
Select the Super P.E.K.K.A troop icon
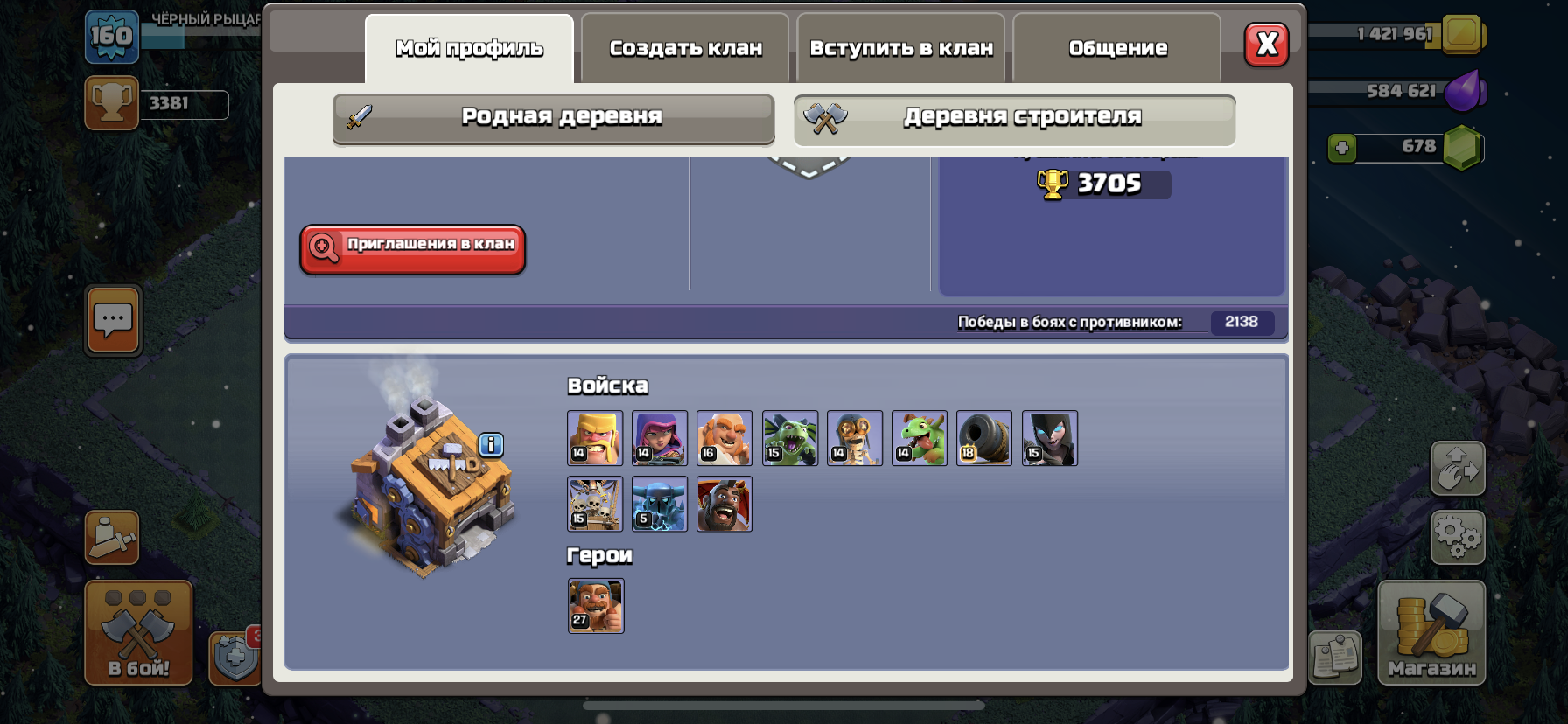pyautogui.click(x=660, y=504)
